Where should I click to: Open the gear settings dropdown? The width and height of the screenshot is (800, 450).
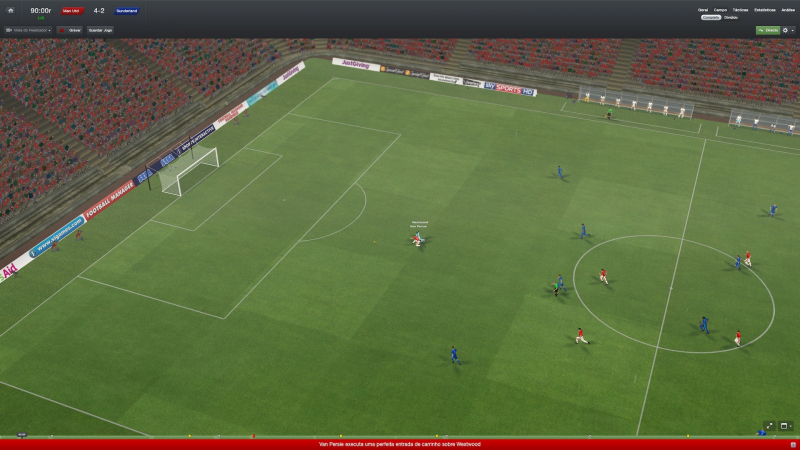tap(787, 30)
